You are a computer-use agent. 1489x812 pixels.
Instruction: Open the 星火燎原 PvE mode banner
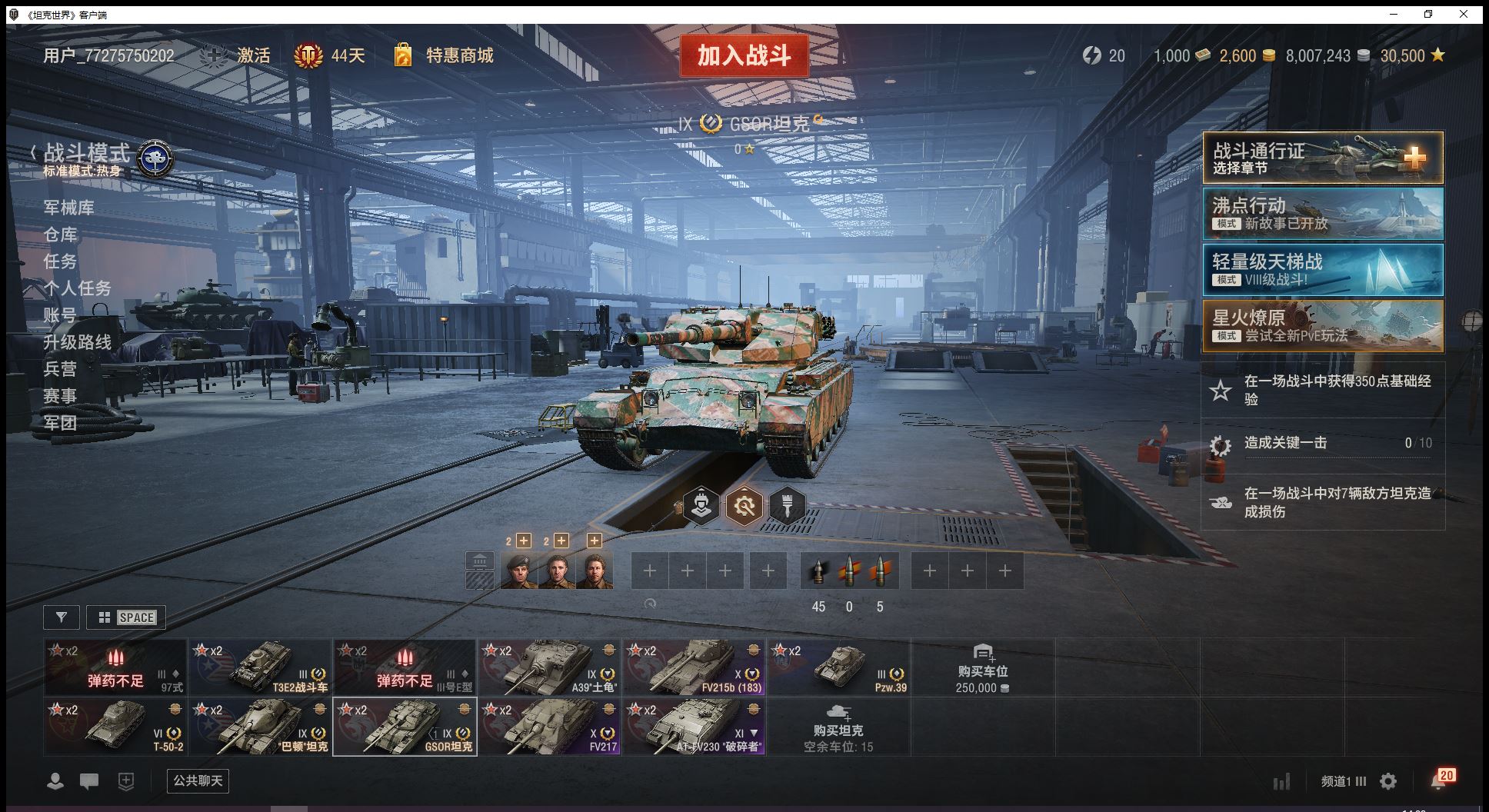1322,326
